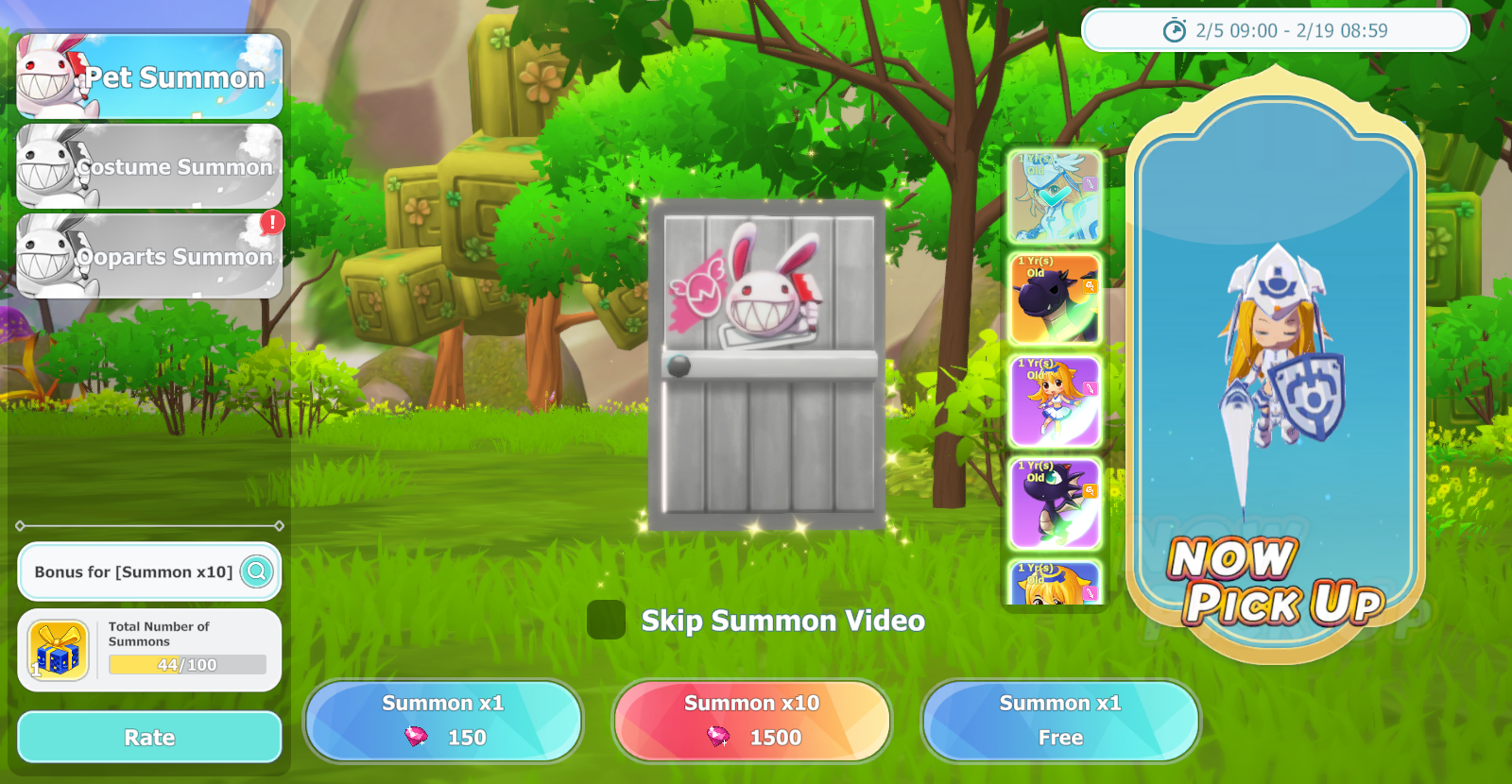Select the checked blue knight pet thumbnail
Image resolution: width=1512 pixels, height=784 pixels.
(x=1055, y=197)
